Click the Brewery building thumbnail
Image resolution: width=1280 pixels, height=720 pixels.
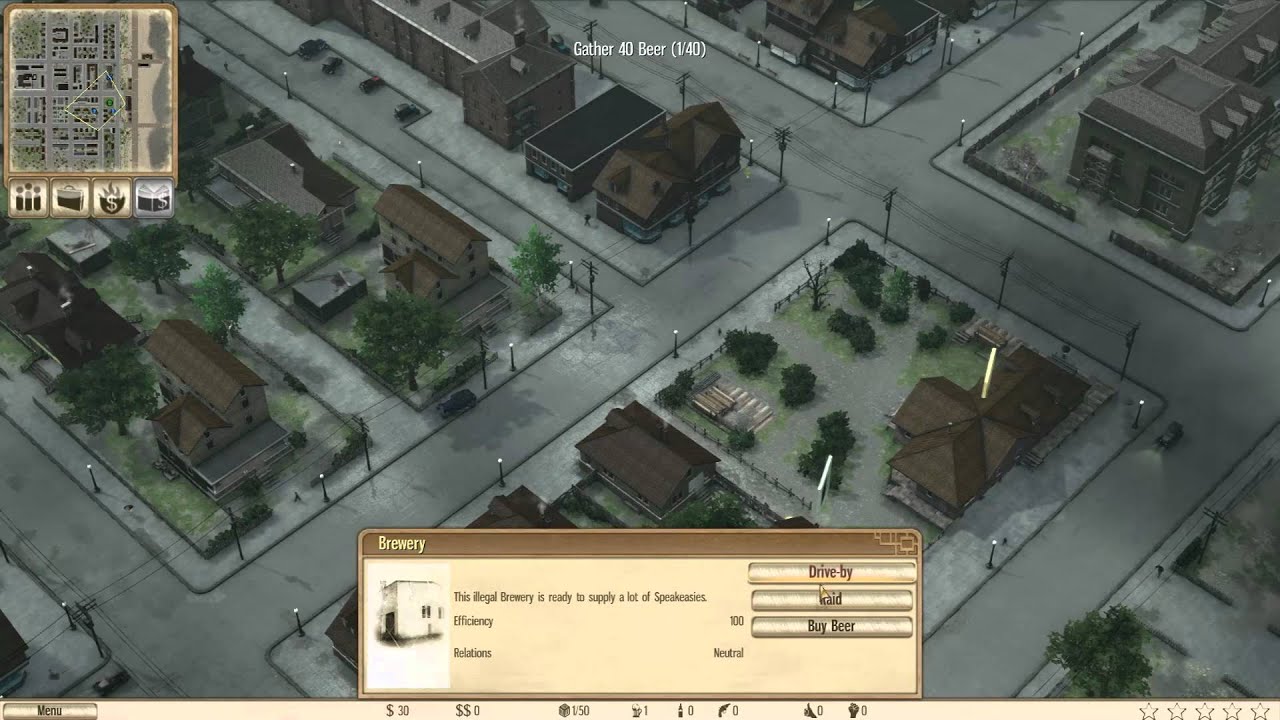coord(408,626)
